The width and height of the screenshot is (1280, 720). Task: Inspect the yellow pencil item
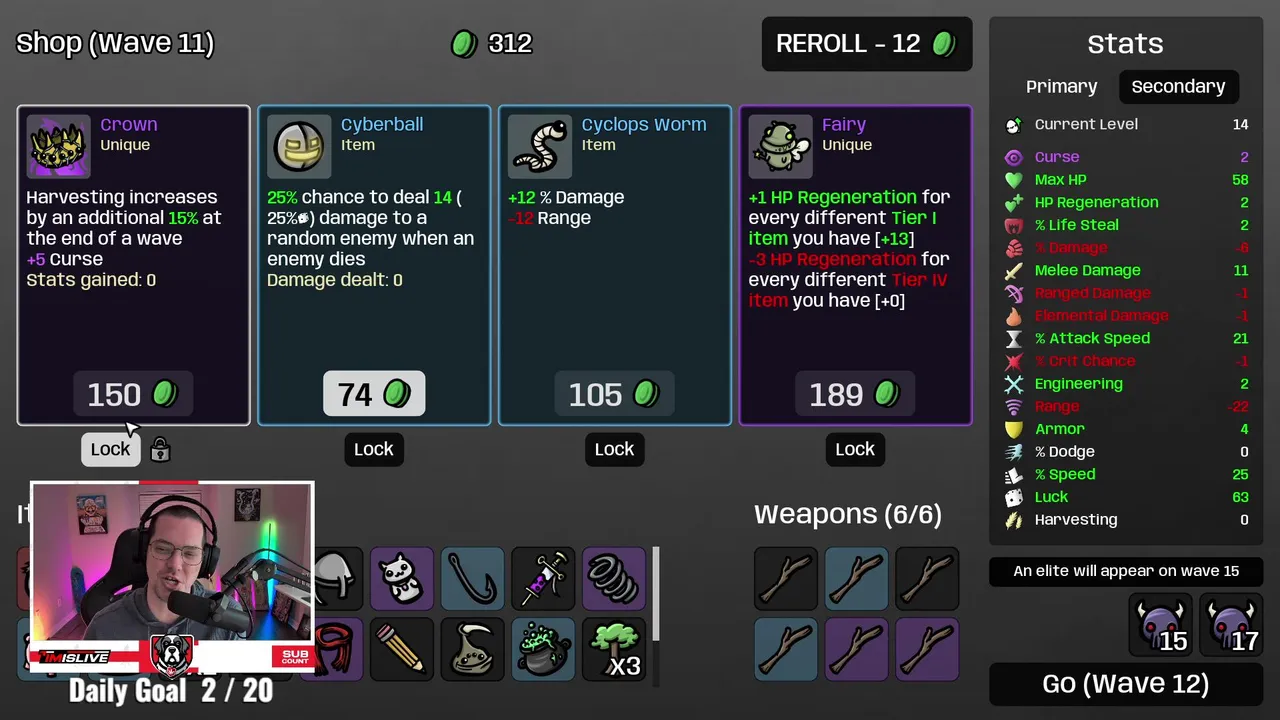tap(402, 649)
